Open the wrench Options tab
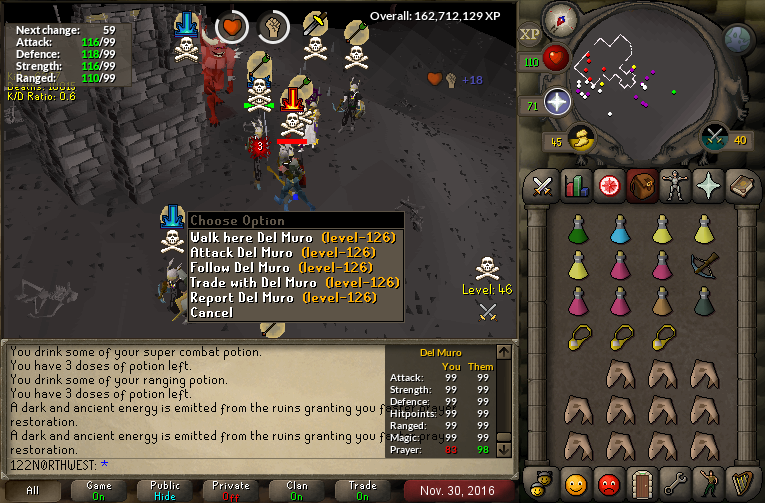This screenshot has height=504, width=765. [x=678, y=484]
